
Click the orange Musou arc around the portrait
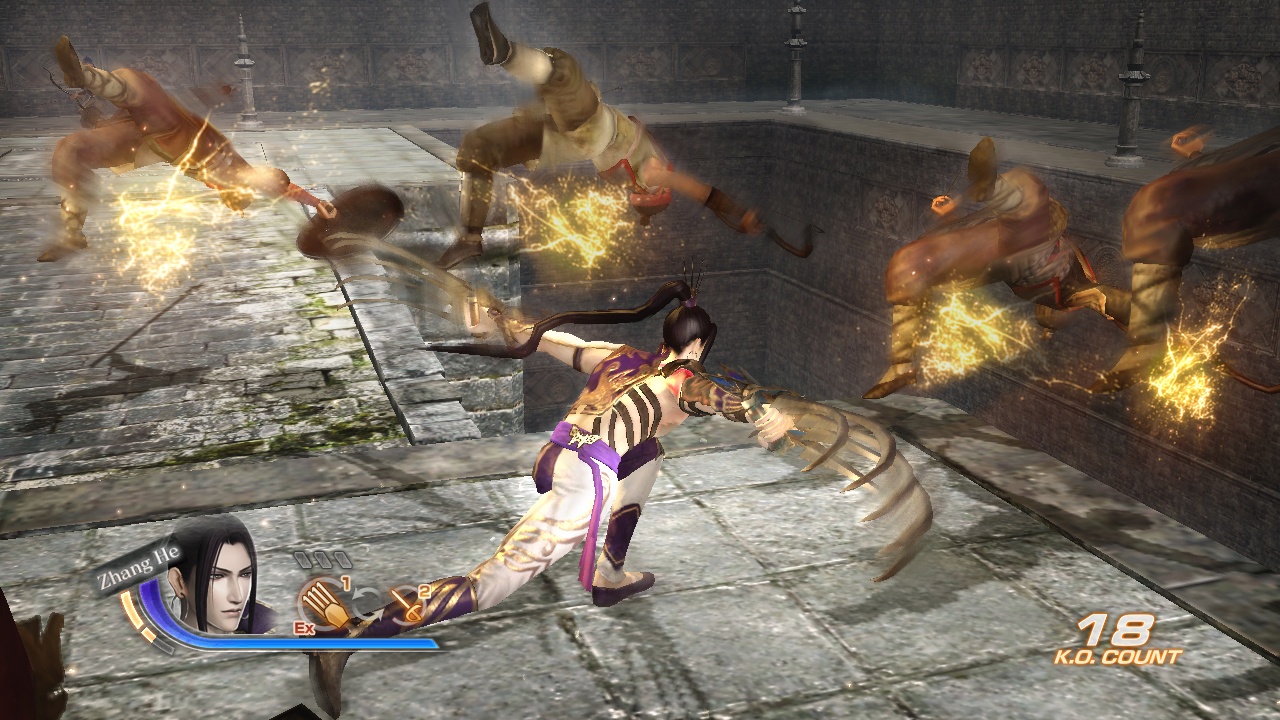pyautogui.click(x=130, y=608)
